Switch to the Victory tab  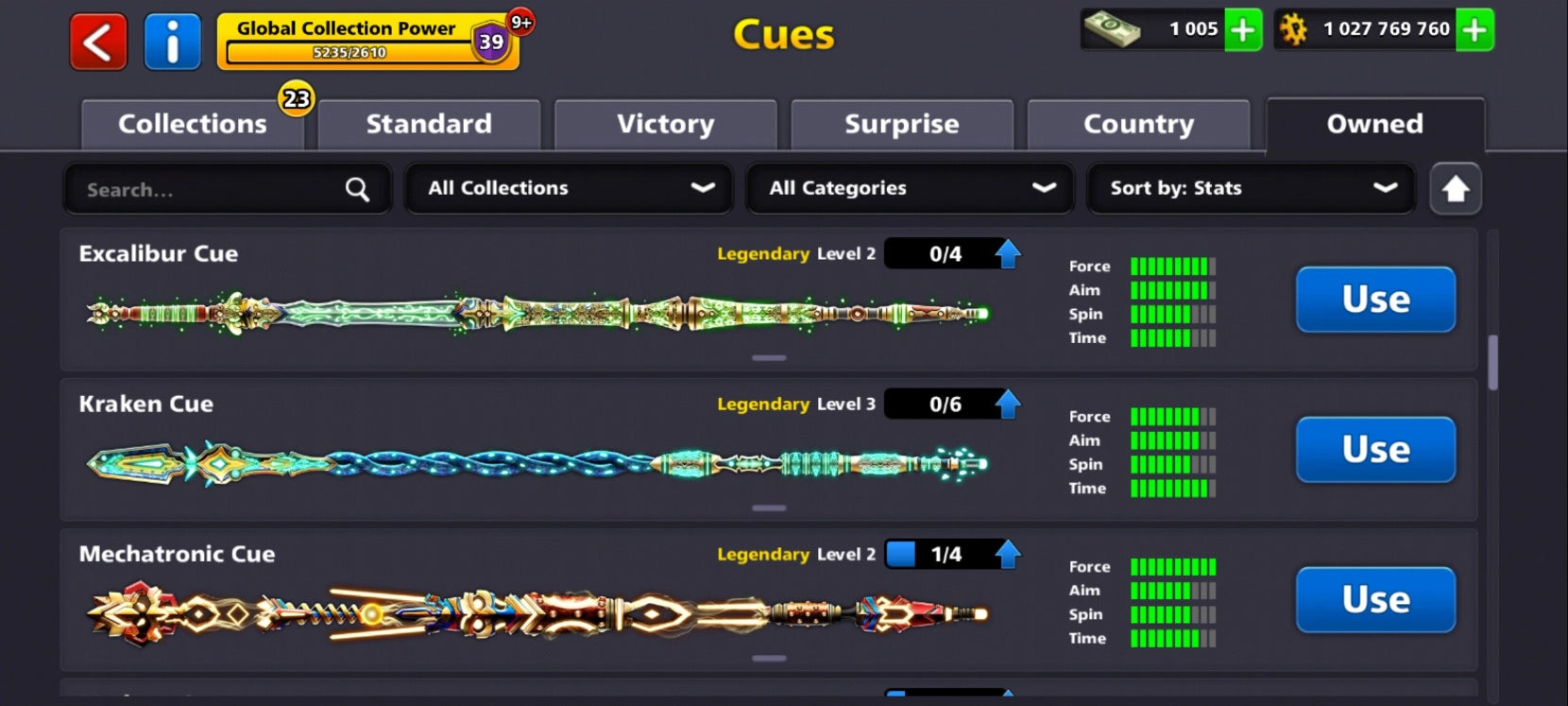[x=665, y=124]
